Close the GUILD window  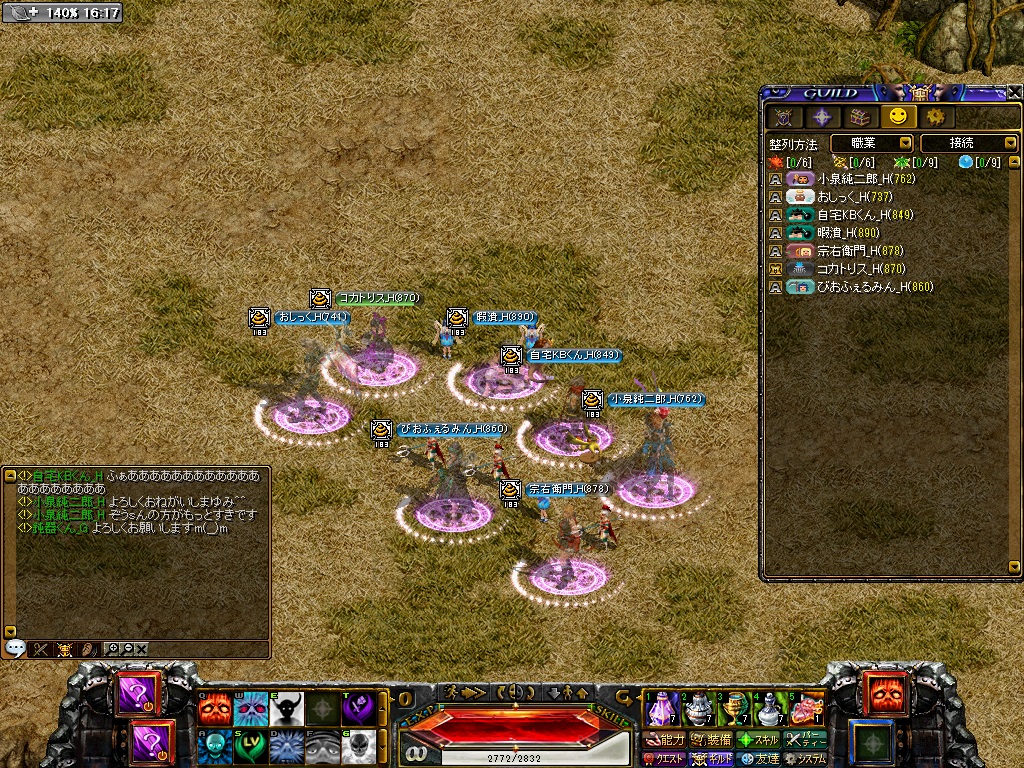[x=1015, y=92]
